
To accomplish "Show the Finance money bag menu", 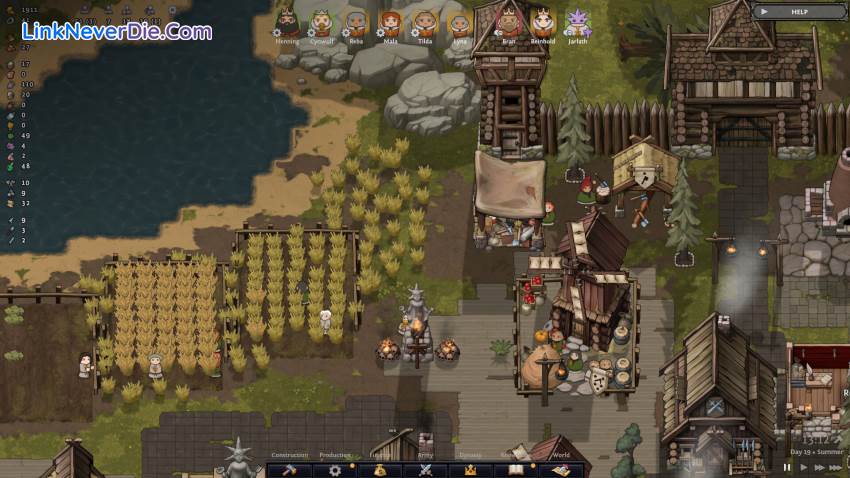I will [x=381, y=469].
